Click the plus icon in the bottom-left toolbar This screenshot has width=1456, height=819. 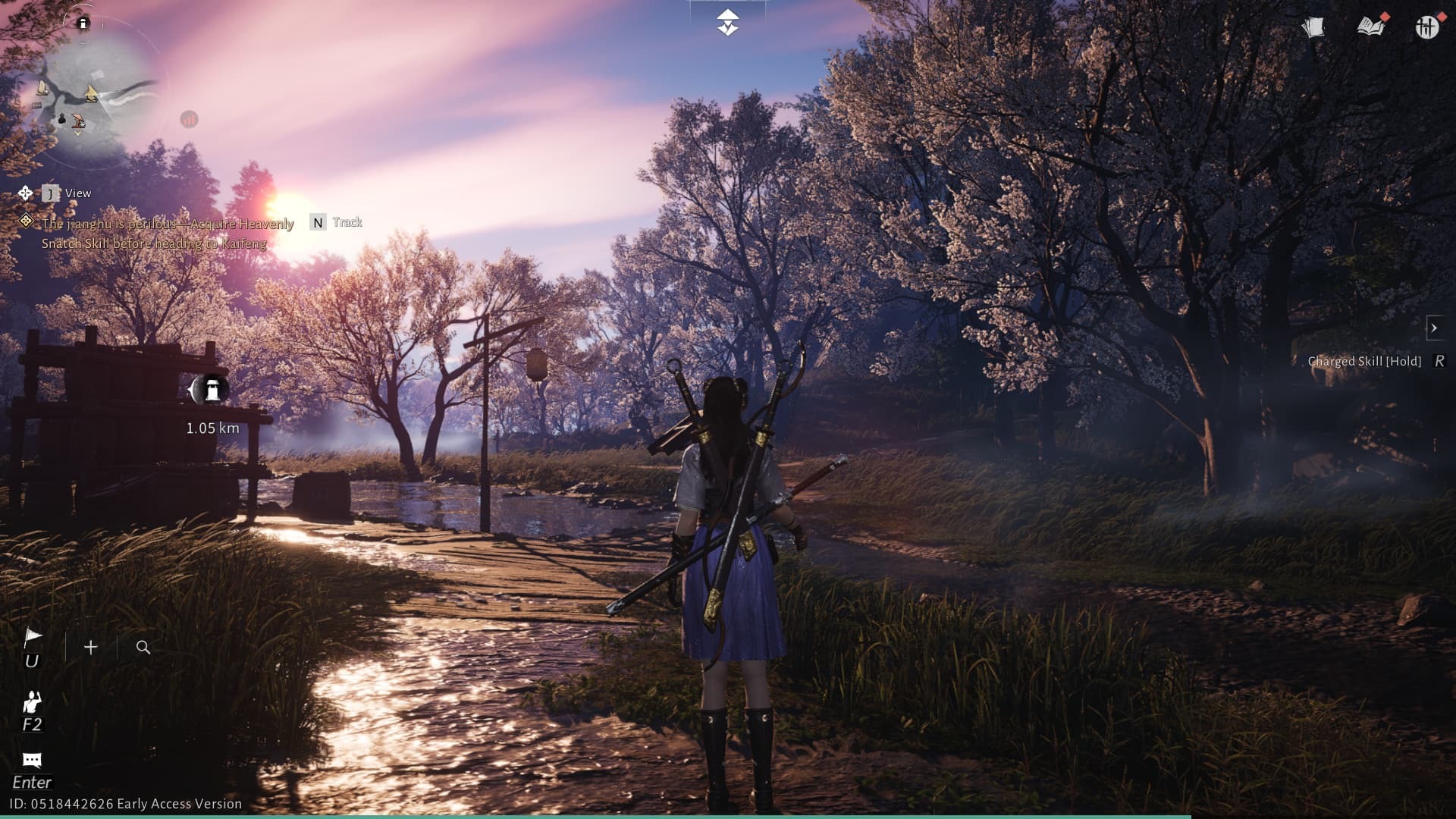[x=90, y=647]
